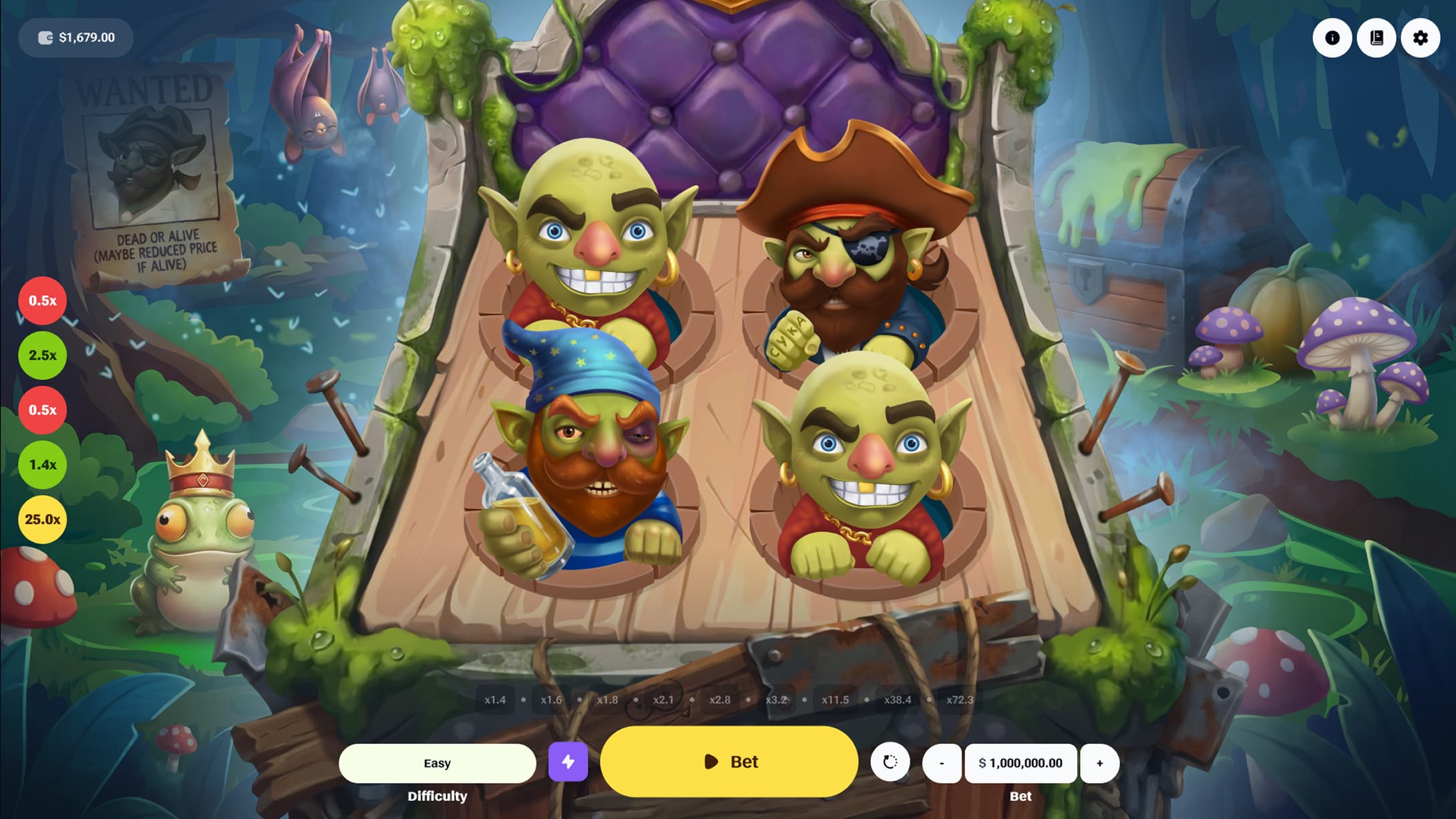Screen dimensions: 1456x819
Task: Click the coin icon on the balance display
Action: pyautogui.click(x=44, y=37)
